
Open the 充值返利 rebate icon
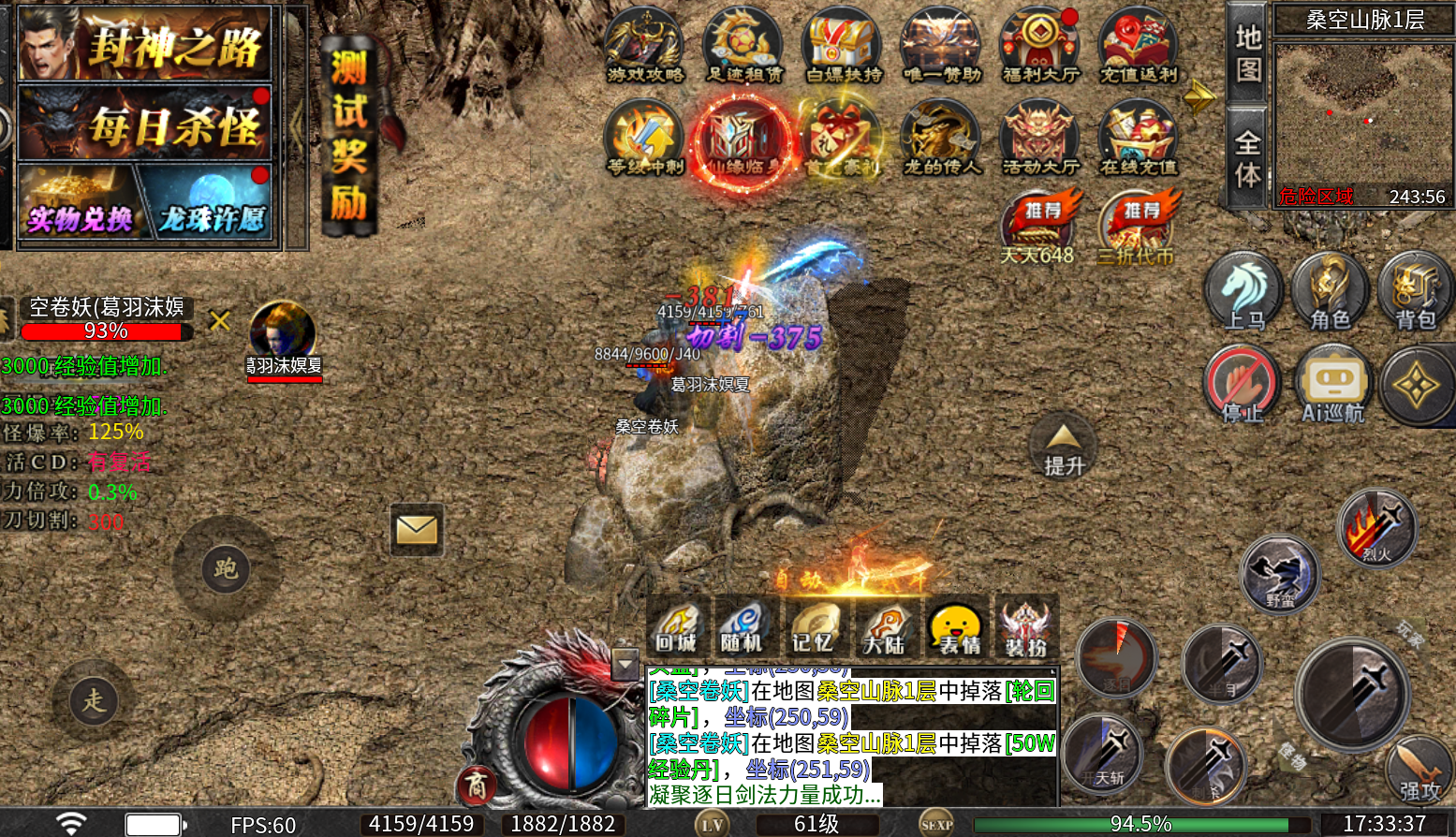[1139, 45]
